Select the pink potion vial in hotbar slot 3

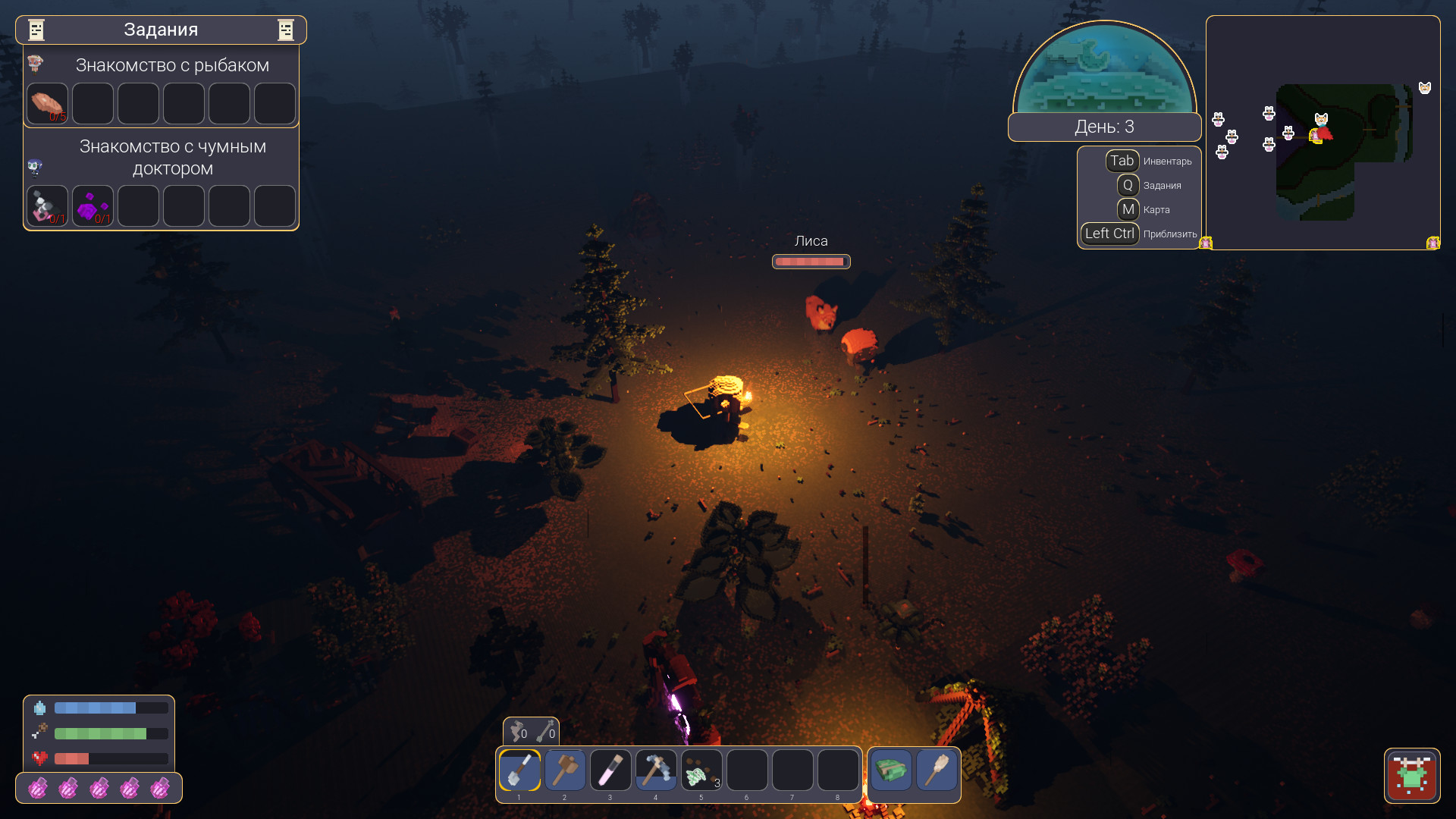click(610, 770)
